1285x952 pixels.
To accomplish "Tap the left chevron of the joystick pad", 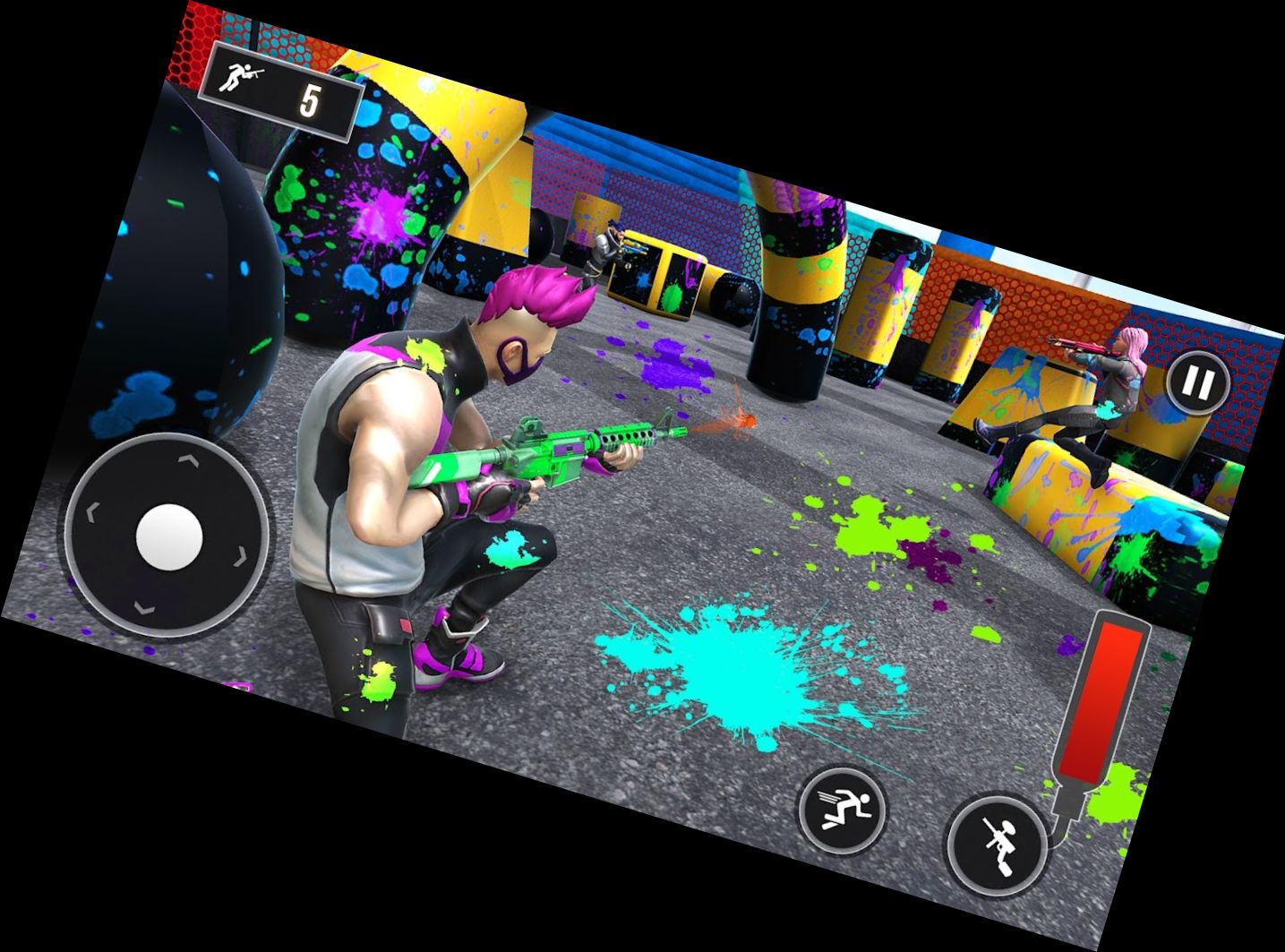I will 90,513.
